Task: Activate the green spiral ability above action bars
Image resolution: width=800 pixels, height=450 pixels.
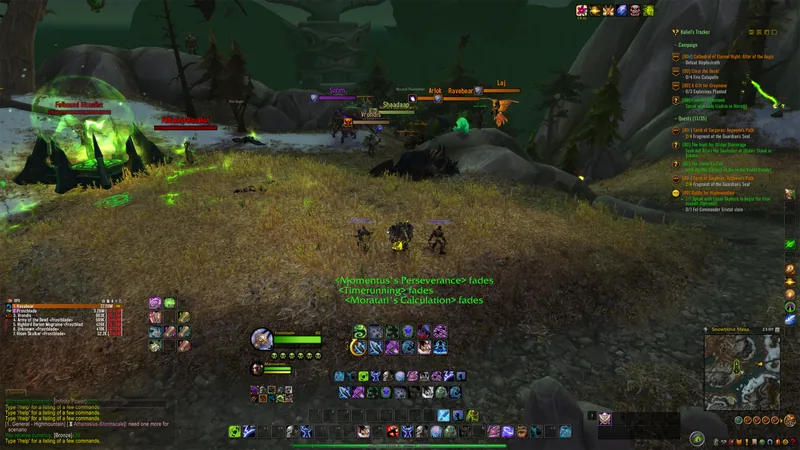Action: pos(360,331)
